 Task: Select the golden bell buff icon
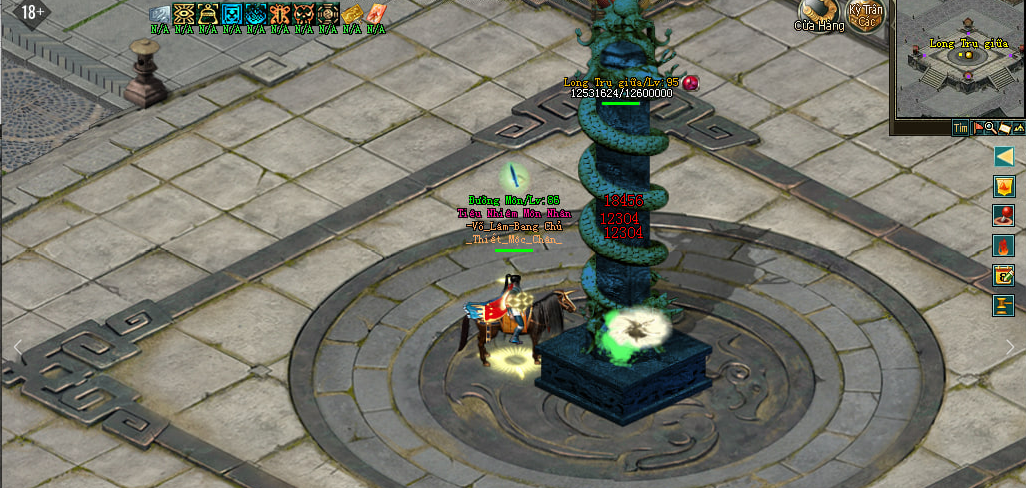(x=208, y=14)
